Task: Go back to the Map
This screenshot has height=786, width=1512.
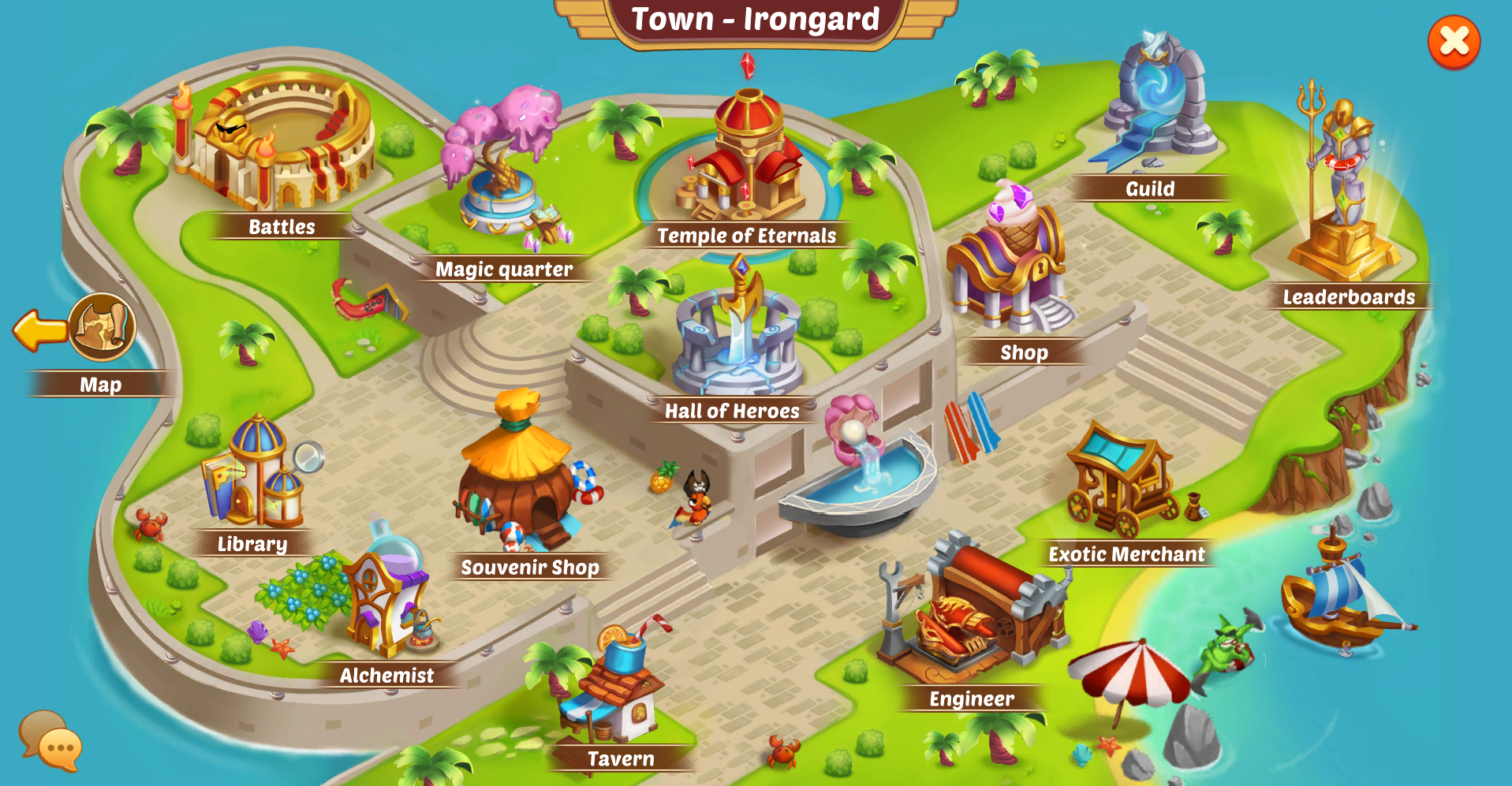Action: tap(103, 327)
